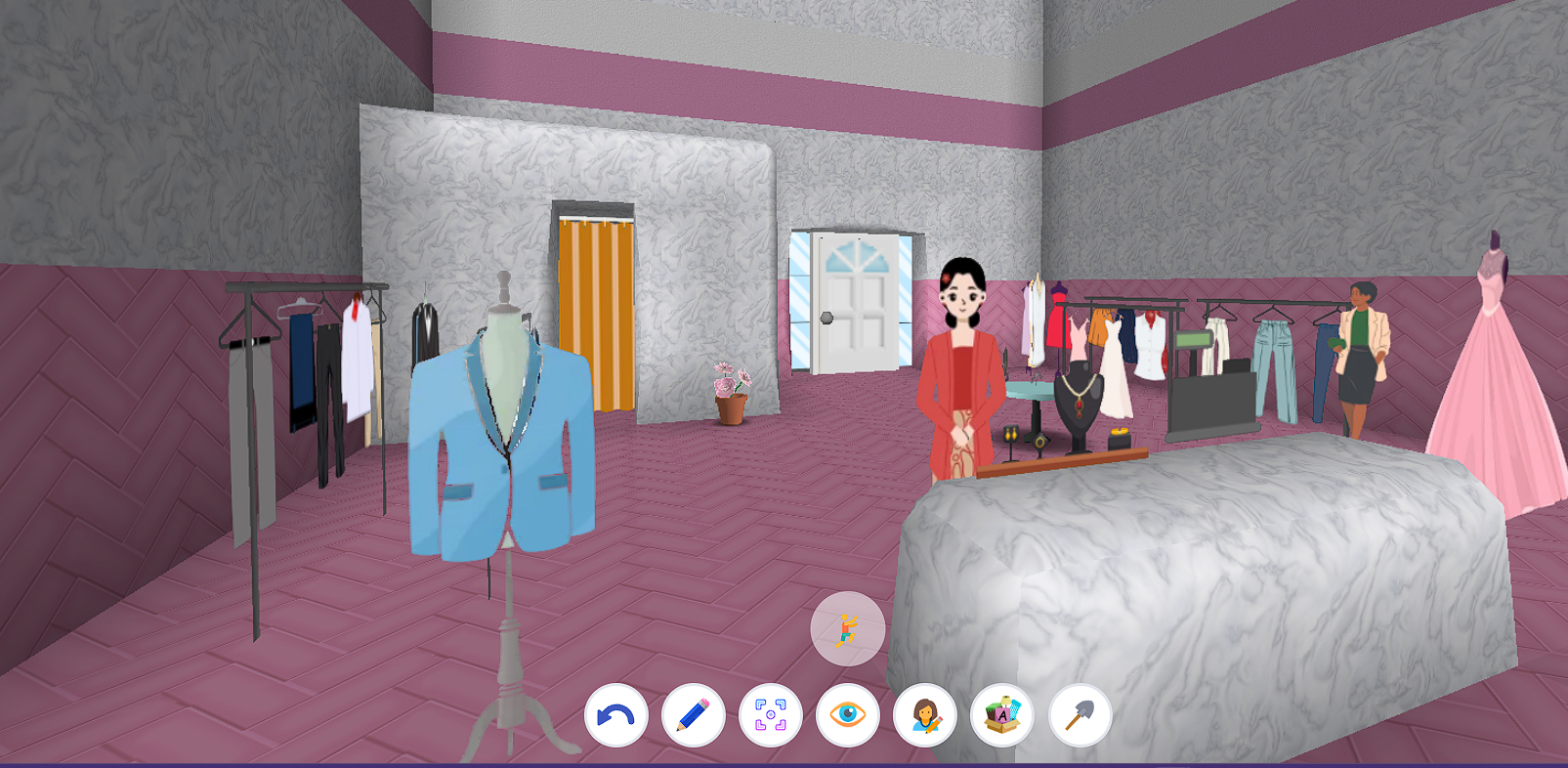Enable the running movement mode
1568x768 pixels.
(848, 629)
